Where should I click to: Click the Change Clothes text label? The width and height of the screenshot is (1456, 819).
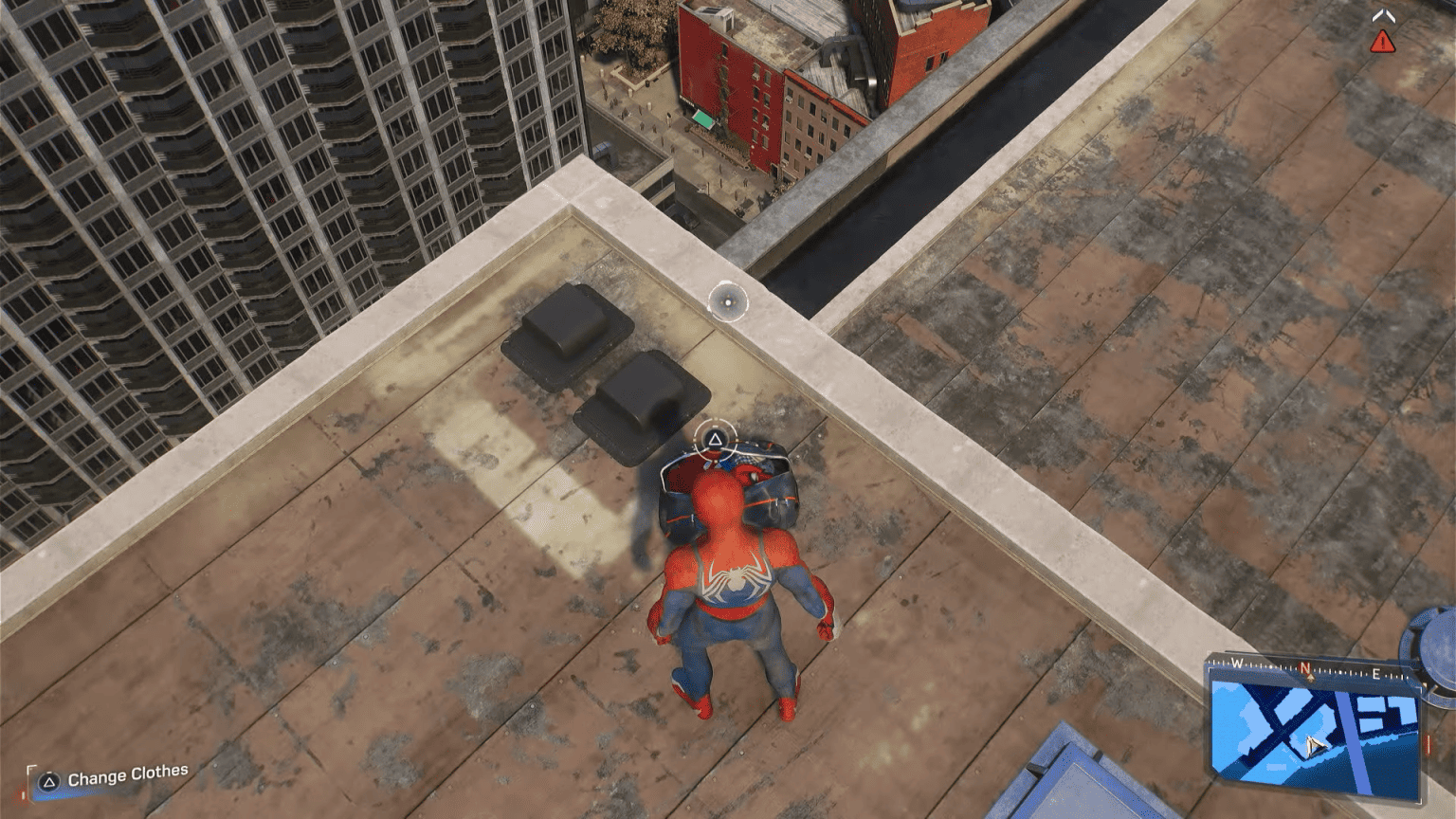[x=127, y=775]
